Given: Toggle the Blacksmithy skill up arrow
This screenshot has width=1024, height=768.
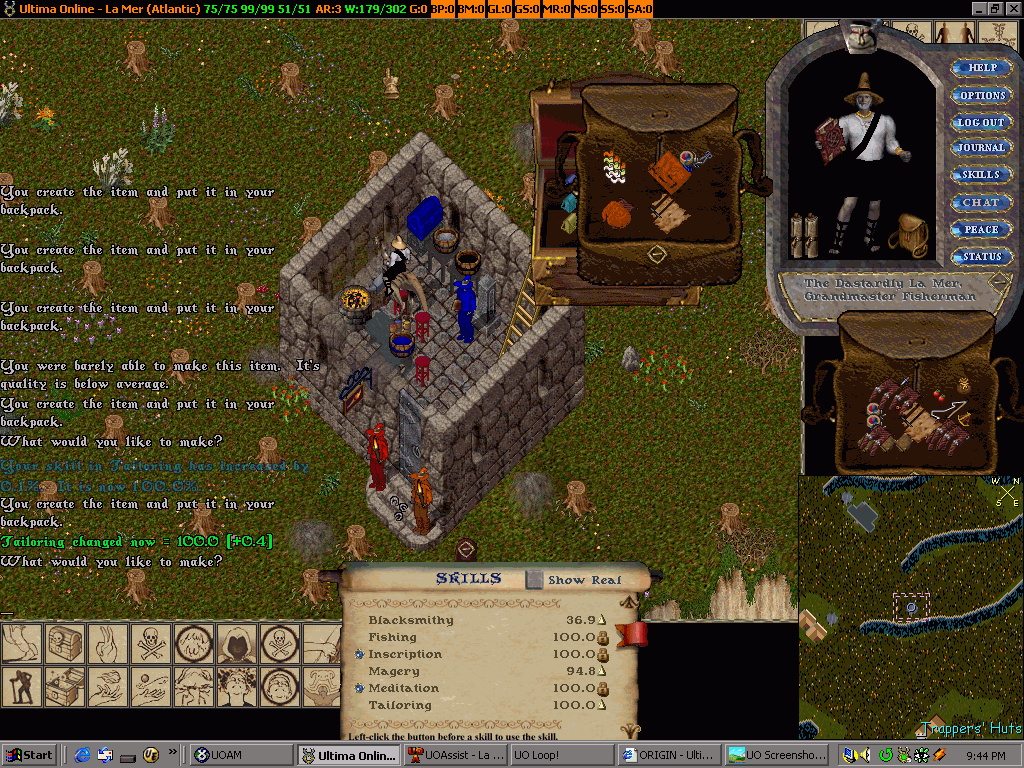Looking at the screenshot, I should tap(602, 621).
